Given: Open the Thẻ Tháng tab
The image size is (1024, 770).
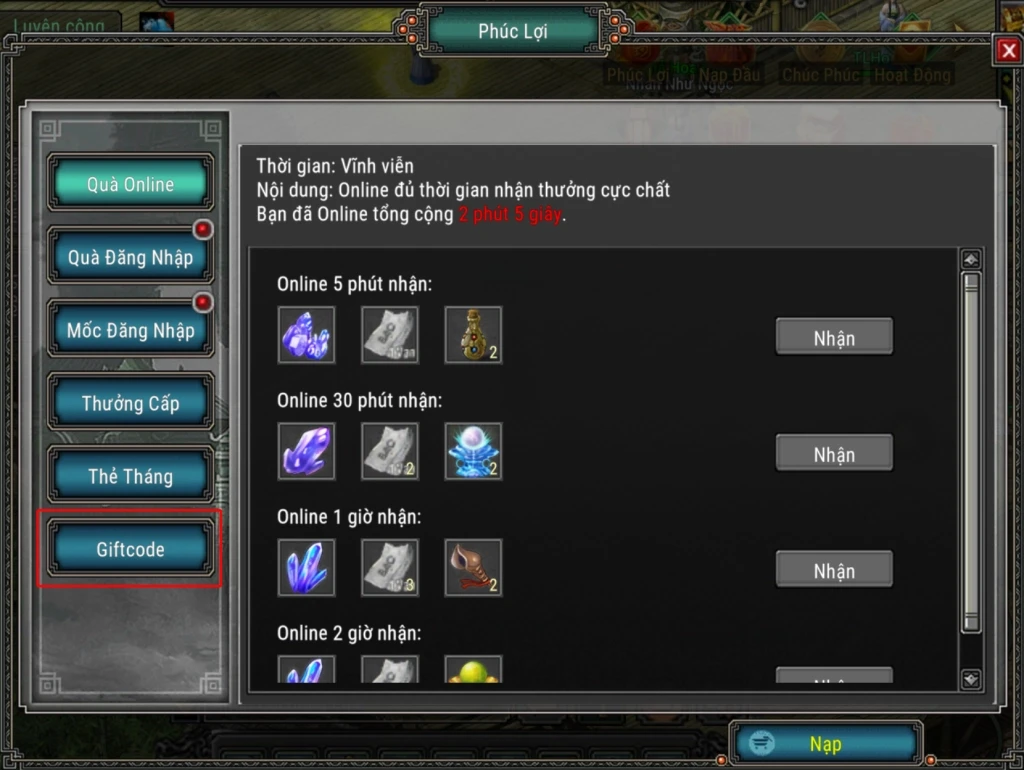Looking at the screenshot, I should (130, 476).
